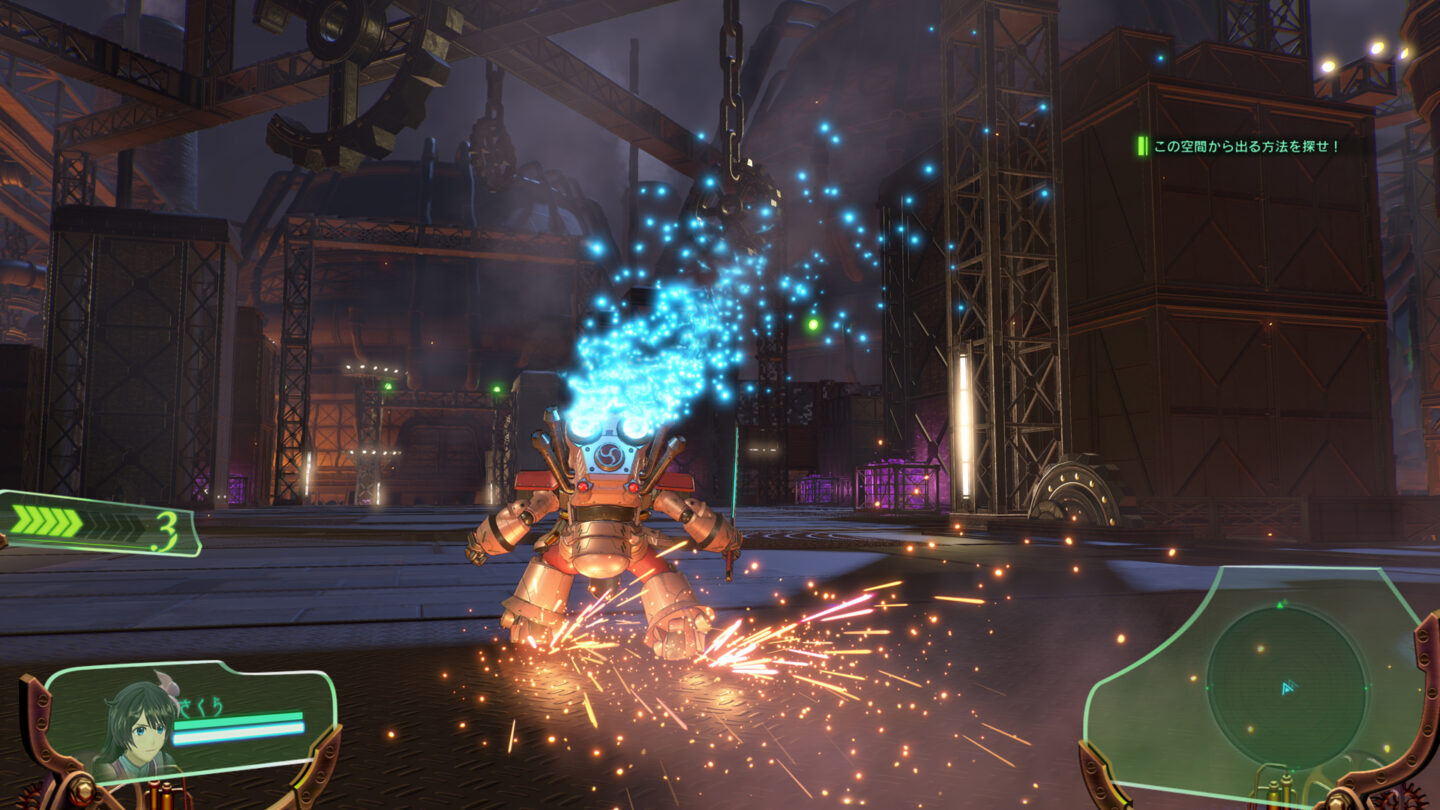Select the green objective marker atop the minimap
This screenshot has width=1440, height=810.
(1280, 606)
